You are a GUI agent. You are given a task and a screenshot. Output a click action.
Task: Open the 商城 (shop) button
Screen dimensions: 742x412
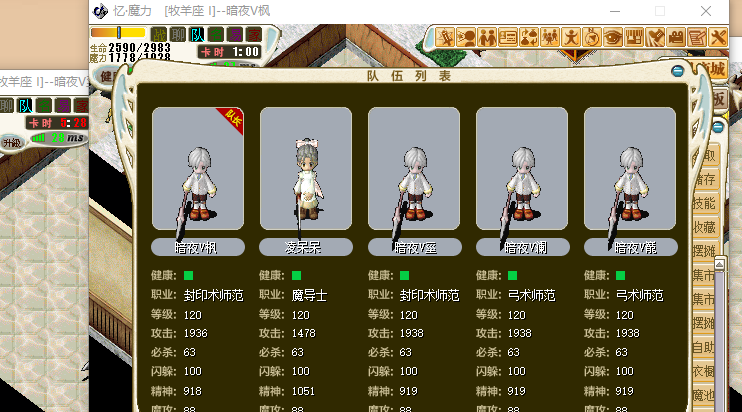[713, 68]
